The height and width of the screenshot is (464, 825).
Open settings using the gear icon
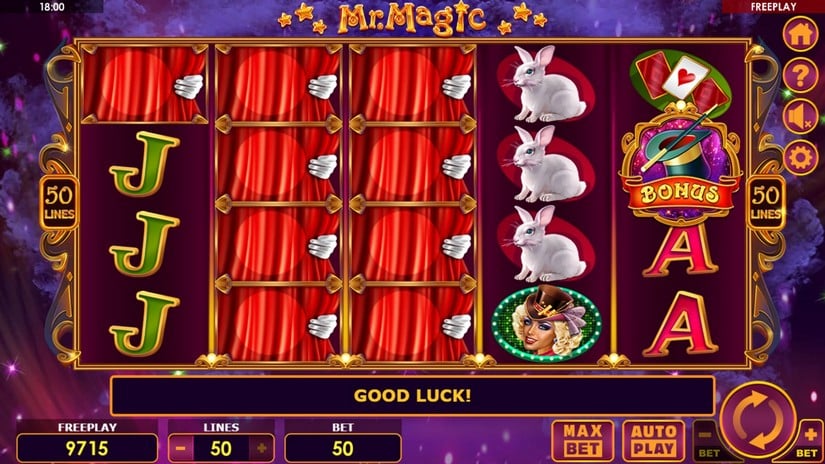(798, 157)
